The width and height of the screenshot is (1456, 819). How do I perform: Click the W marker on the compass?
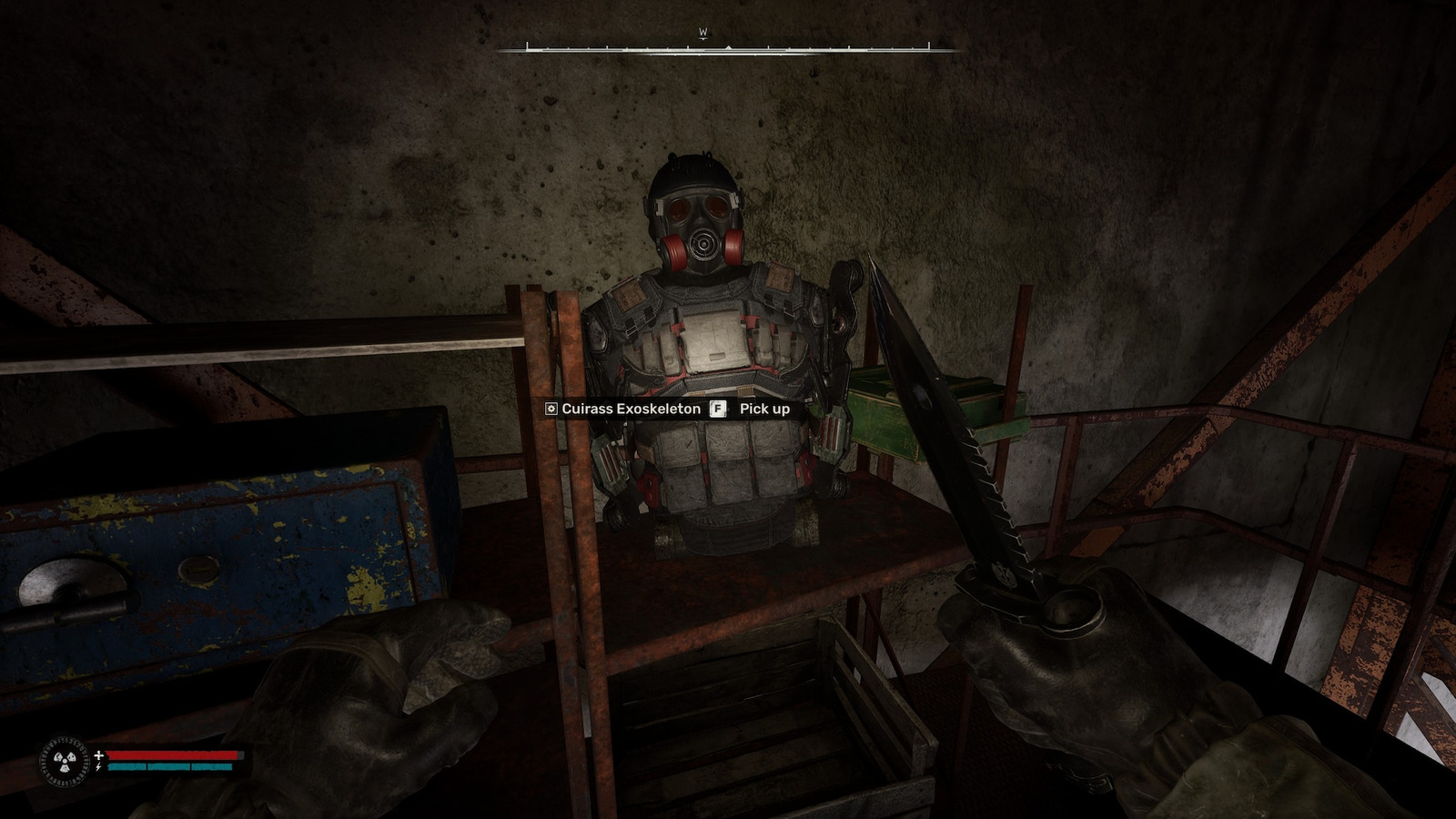click(x=703, y=30)
